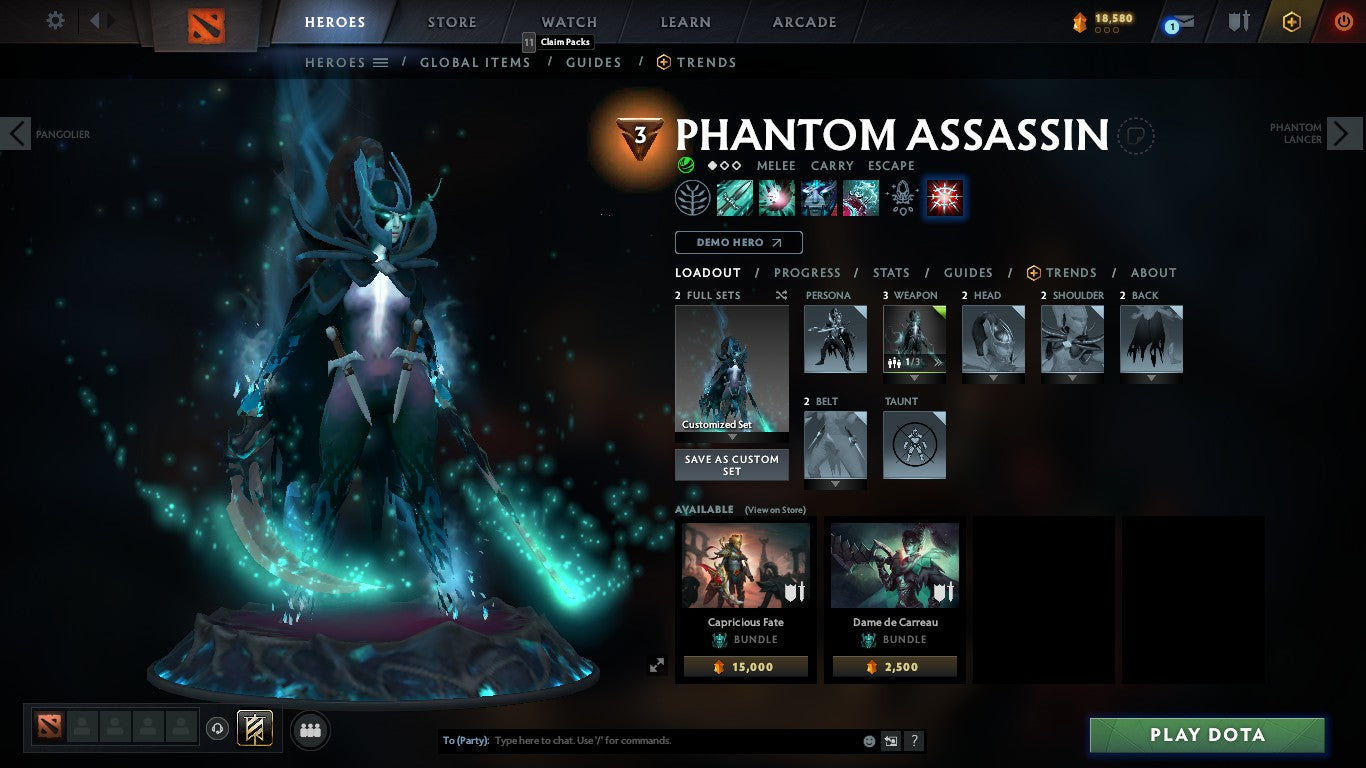The height and width of the screenshot is (768, 1366).
Task: Click the Blur ability icon
Action: [x=819, y=197]
